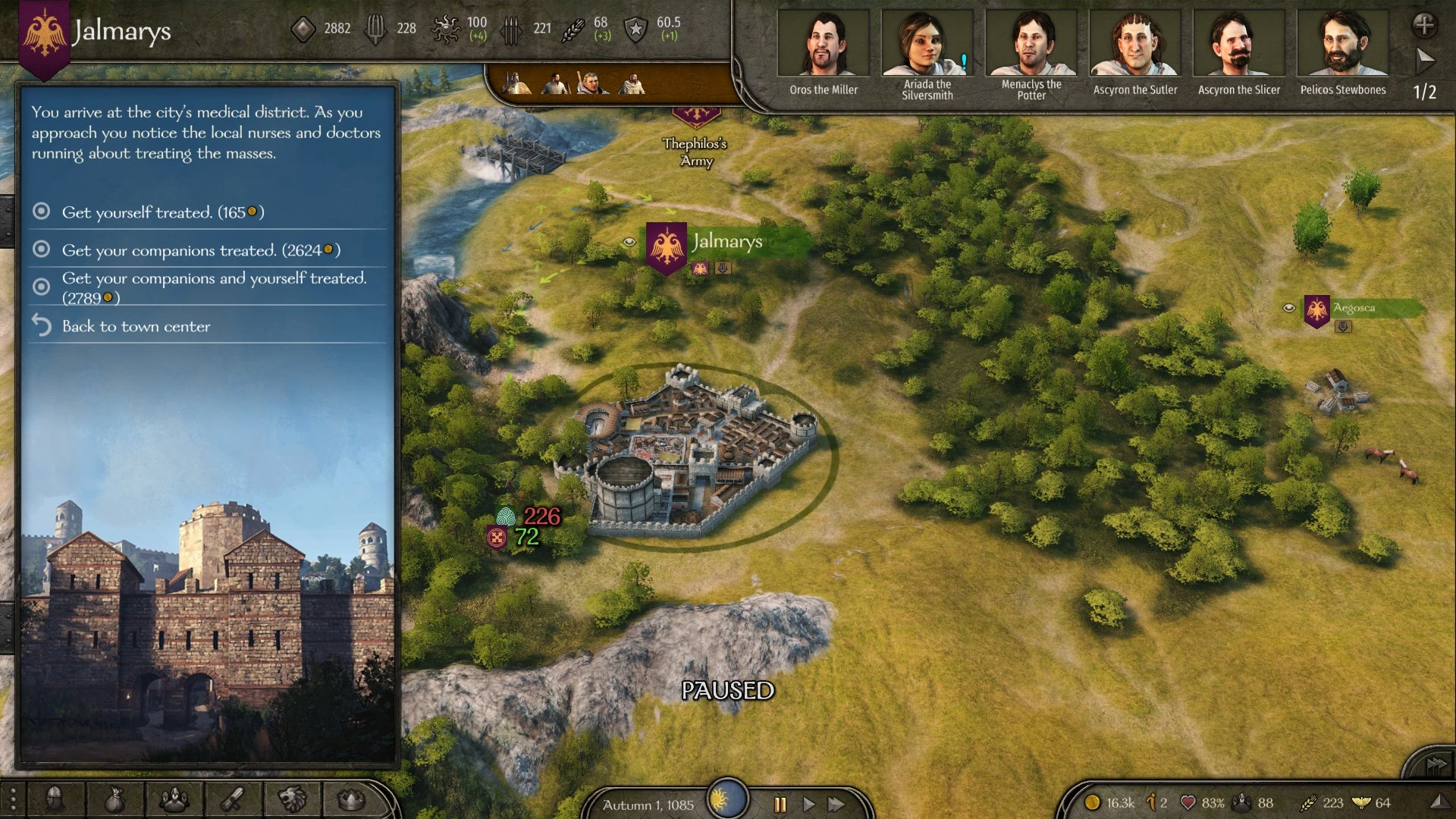Select 'Get your companions treated' option
The image size is (1456, 819).
201,250
